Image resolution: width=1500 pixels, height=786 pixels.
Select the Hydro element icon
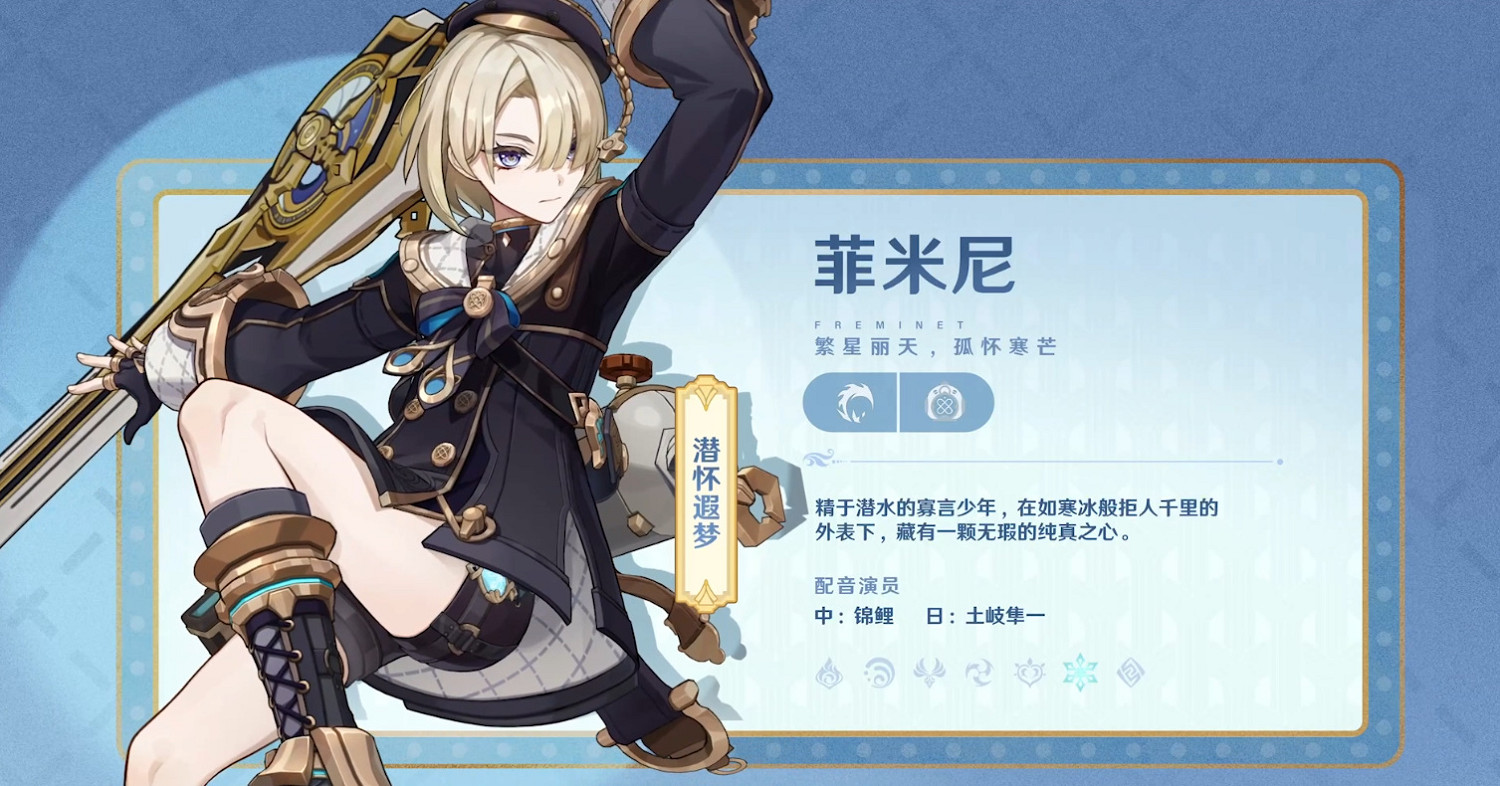coord(878,672)
